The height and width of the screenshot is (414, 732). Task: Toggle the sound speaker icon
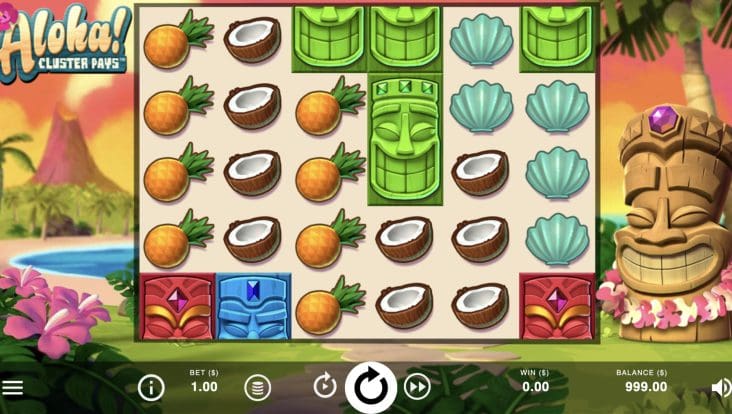point(720,387)
